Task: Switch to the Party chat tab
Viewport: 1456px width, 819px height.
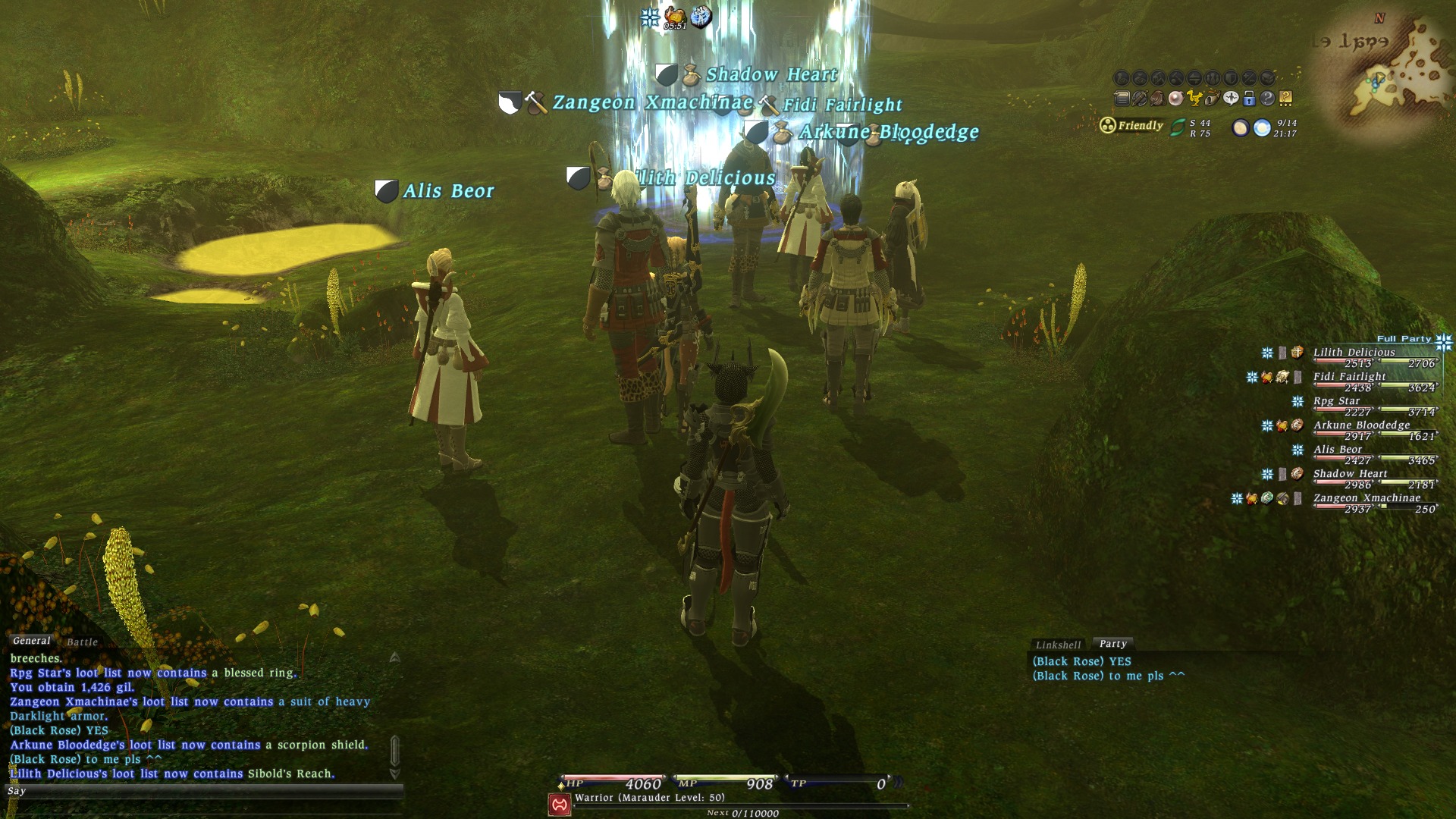Action: coord(1112,643)
